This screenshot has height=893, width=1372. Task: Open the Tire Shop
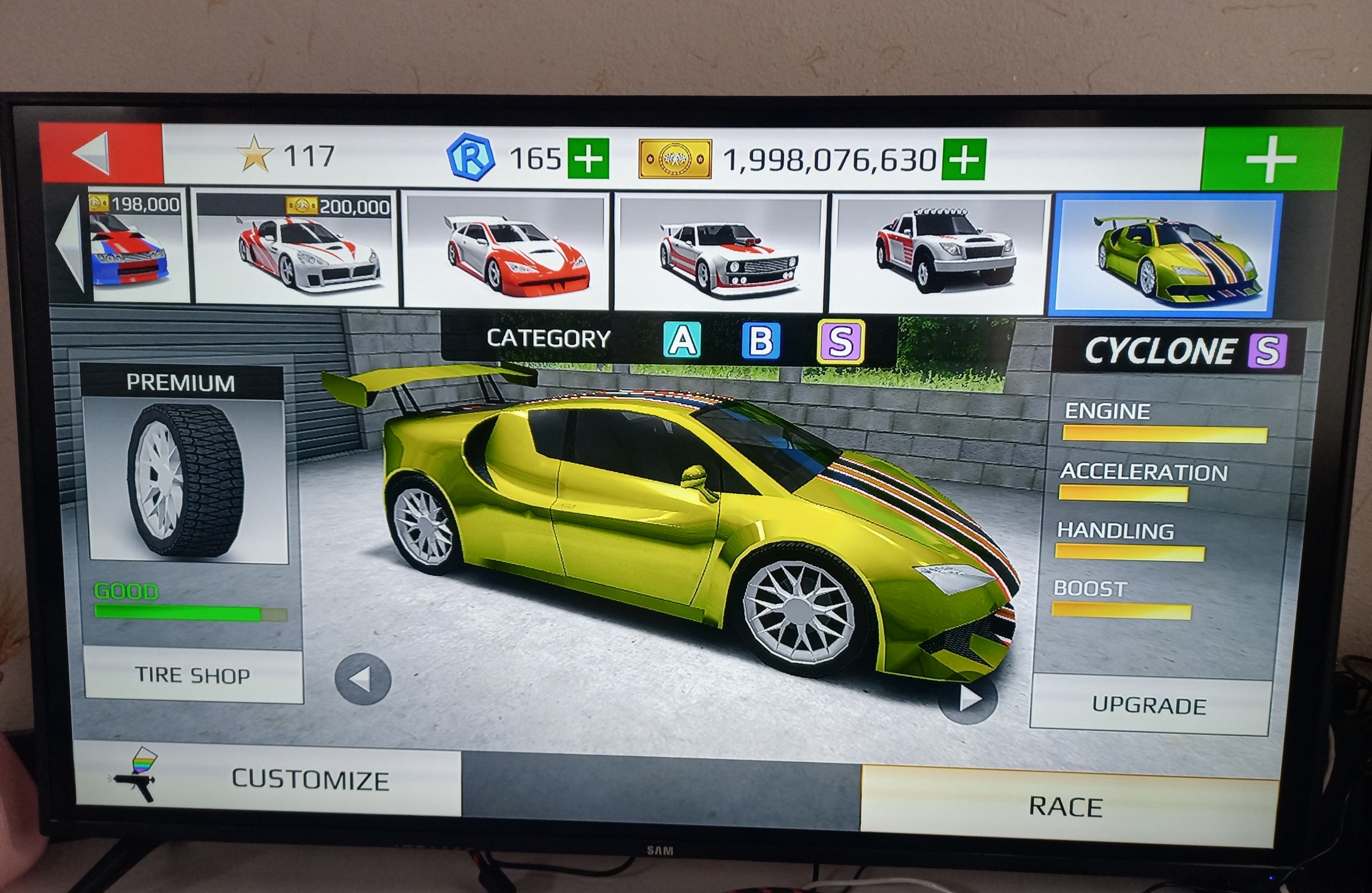[193, 674]
